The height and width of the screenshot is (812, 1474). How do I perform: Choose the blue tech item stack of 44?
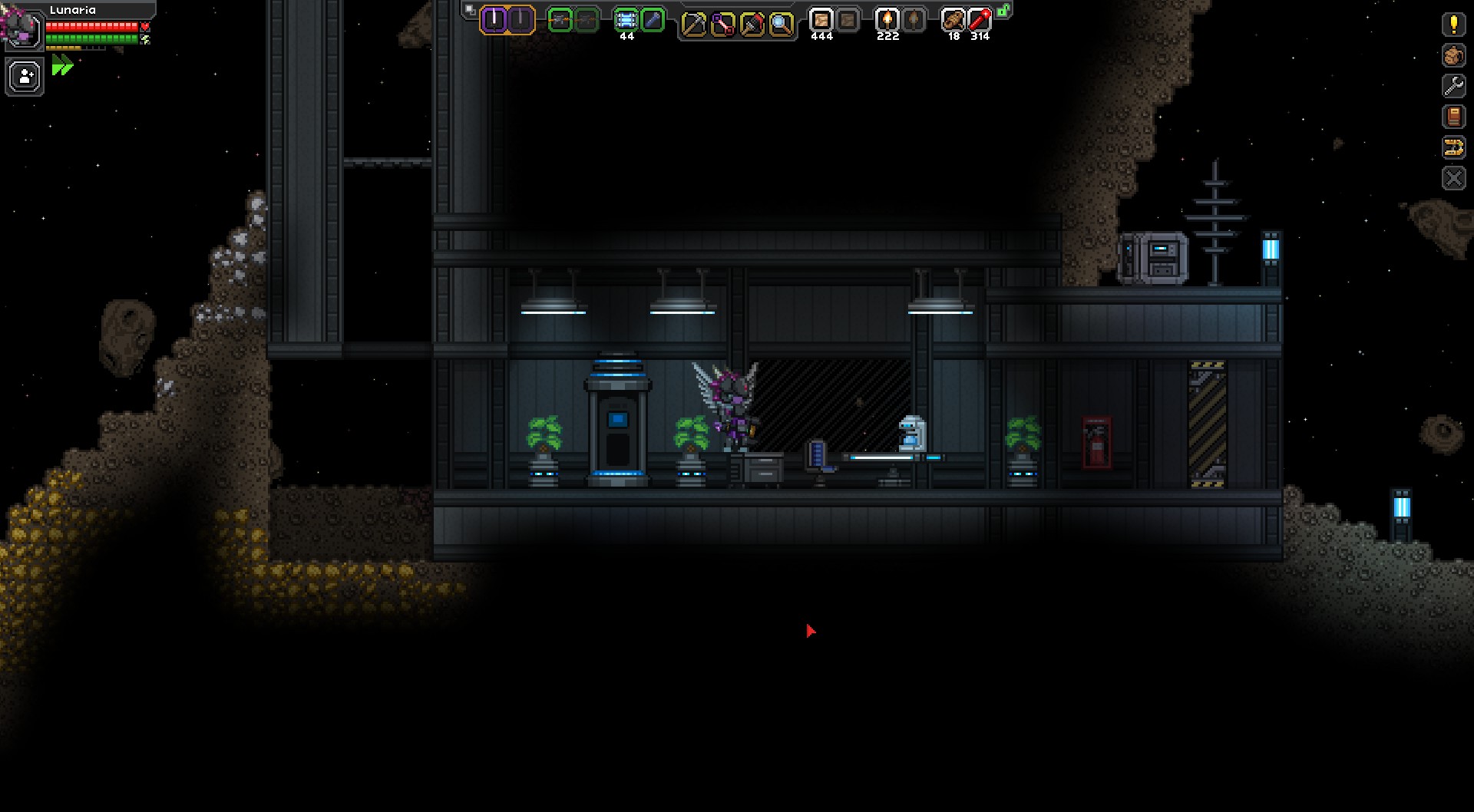tap(626, 21)
